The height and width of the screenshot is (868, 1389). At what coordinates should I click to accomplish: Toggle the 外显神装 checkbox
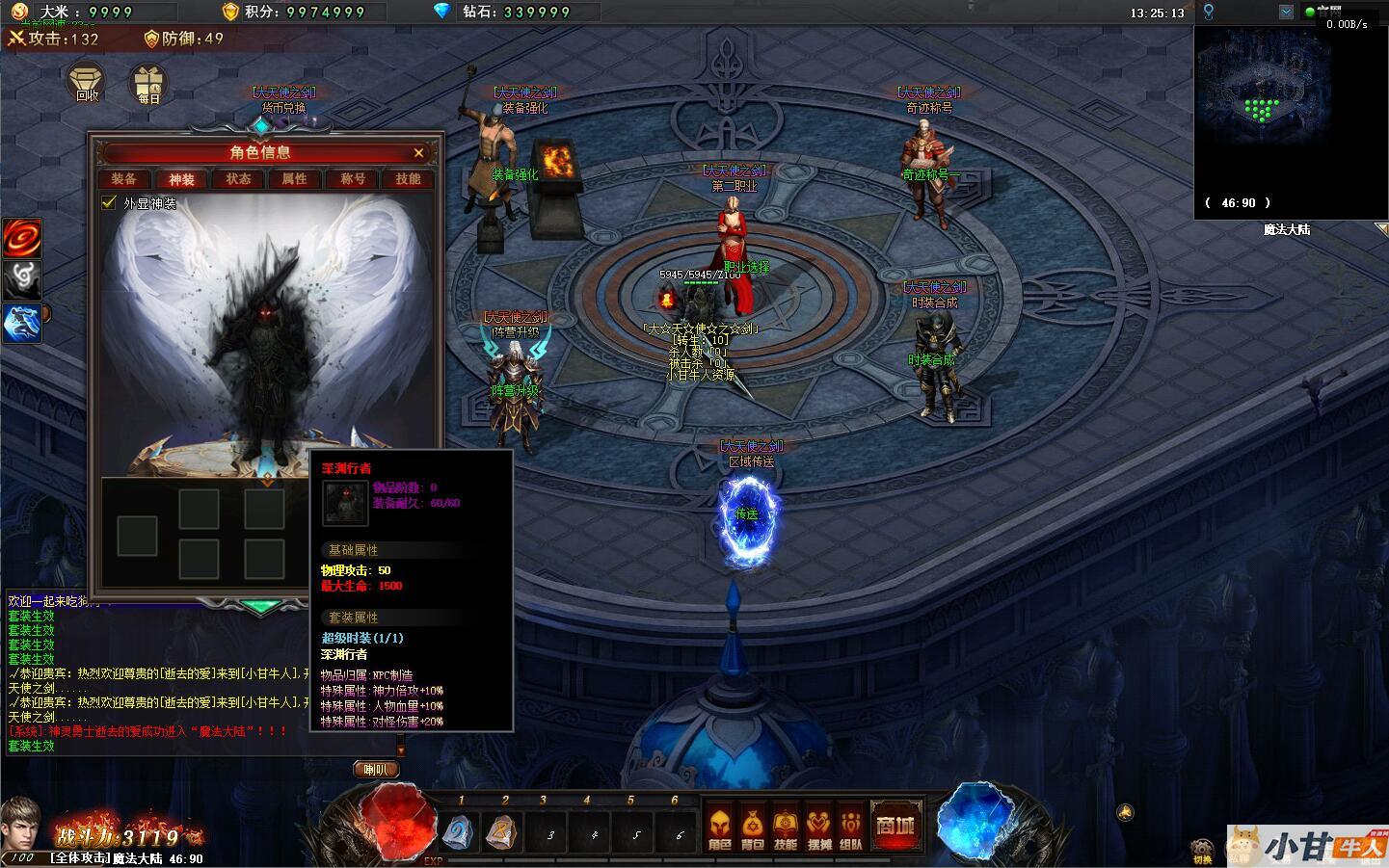tap(110, 203)
